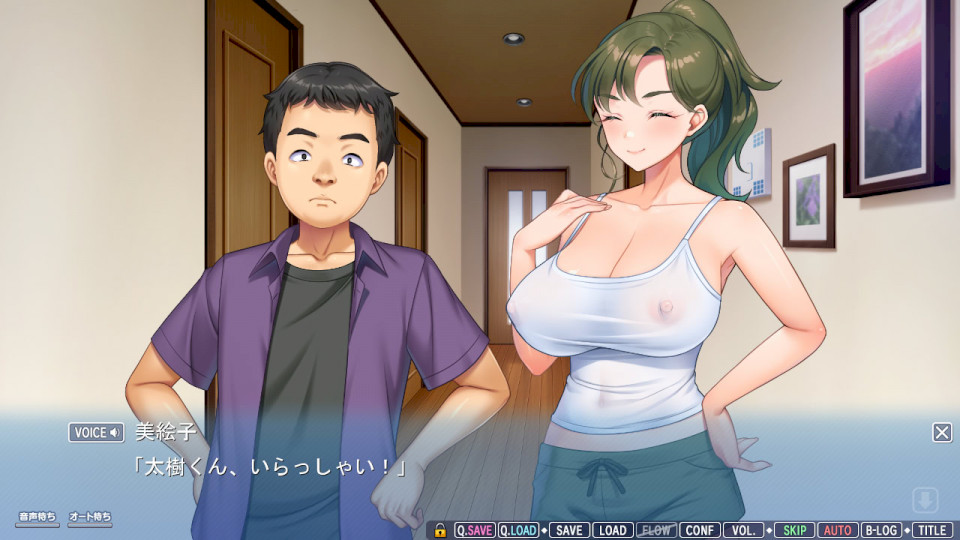Open the CONF settings menu

coord(700,530)
